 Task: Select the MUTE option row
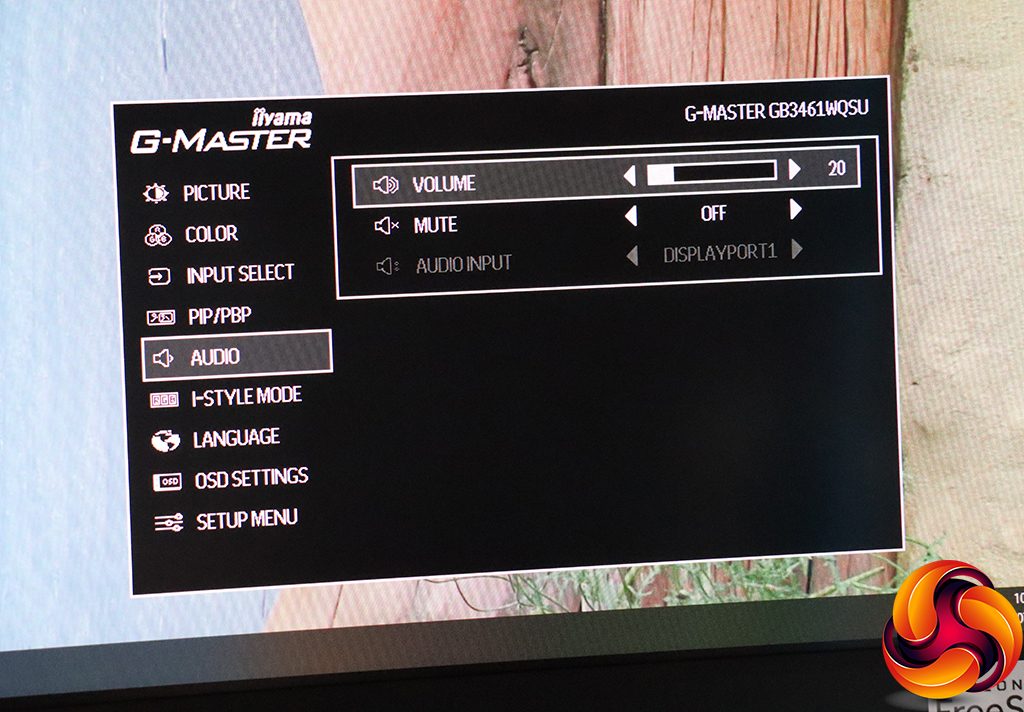click(436, 226)
